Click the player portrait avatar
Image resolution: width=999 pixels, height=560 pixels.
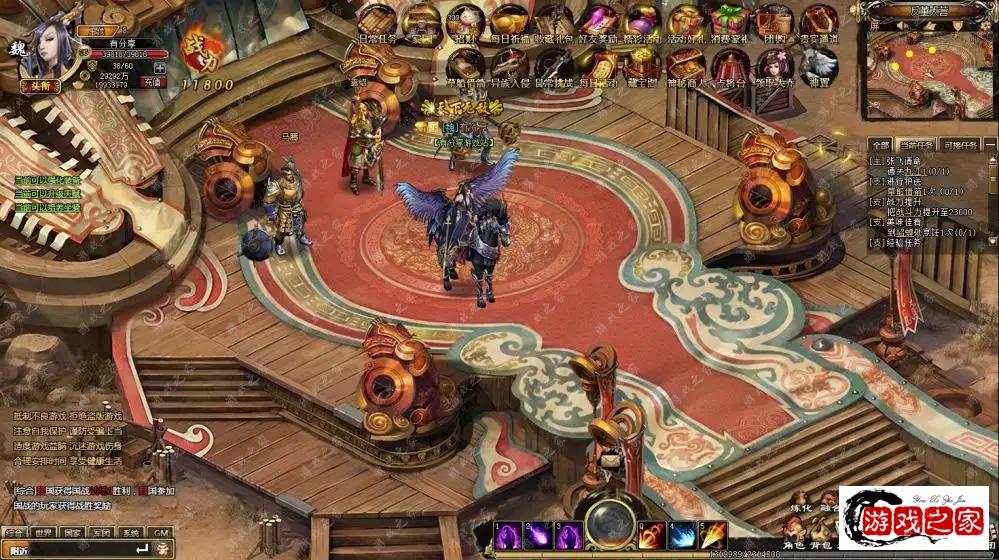click(x=47, y=47)
